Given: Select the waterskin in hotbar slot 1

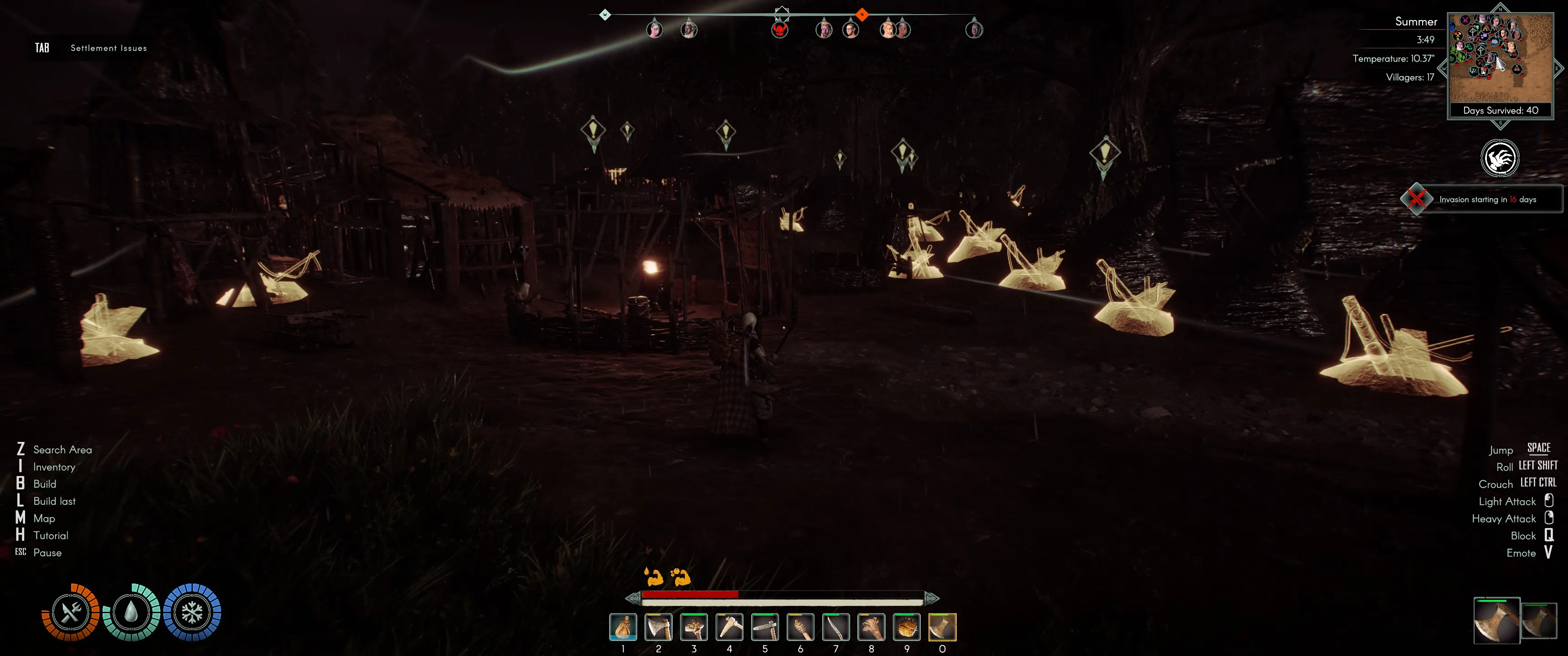Looking at the screenshot, I should (623, 627).
